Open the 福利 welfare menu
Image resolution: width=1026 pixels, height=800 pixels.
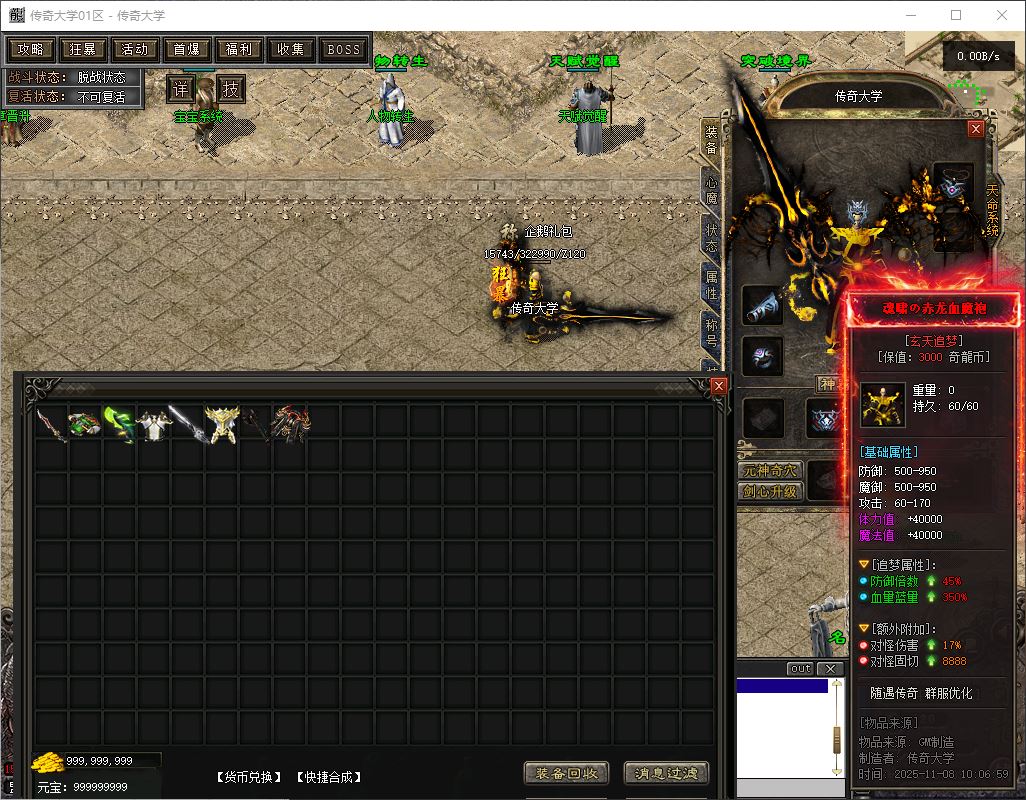point(238,49)
